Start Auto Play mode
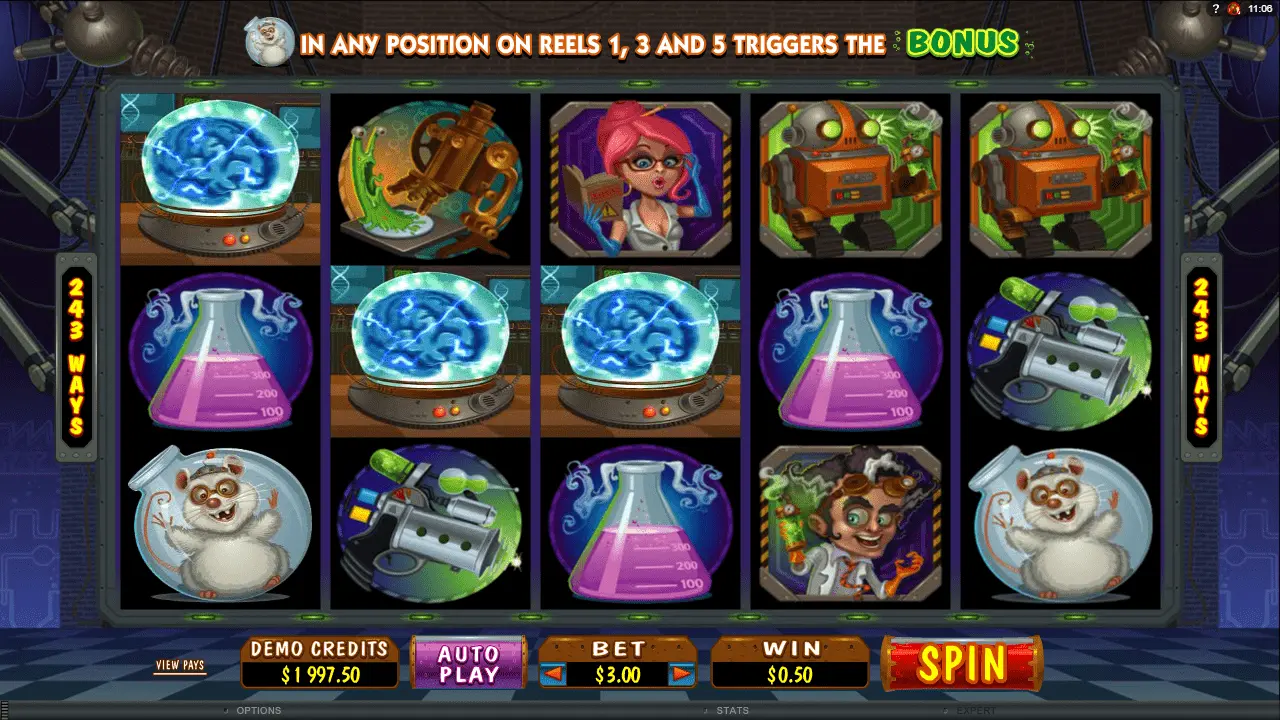 (x=469, y=664)
